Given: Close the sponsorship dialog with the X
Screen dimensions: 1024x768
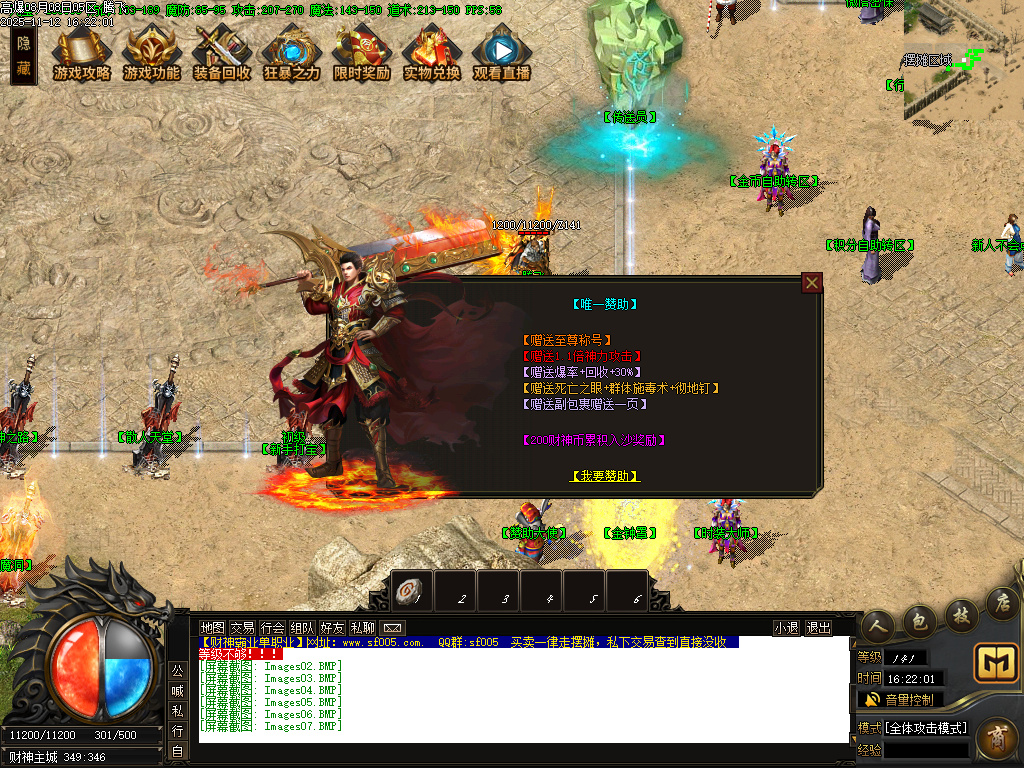Looking at the screenshot, I should pyautogui.click(x=812, y=283).
